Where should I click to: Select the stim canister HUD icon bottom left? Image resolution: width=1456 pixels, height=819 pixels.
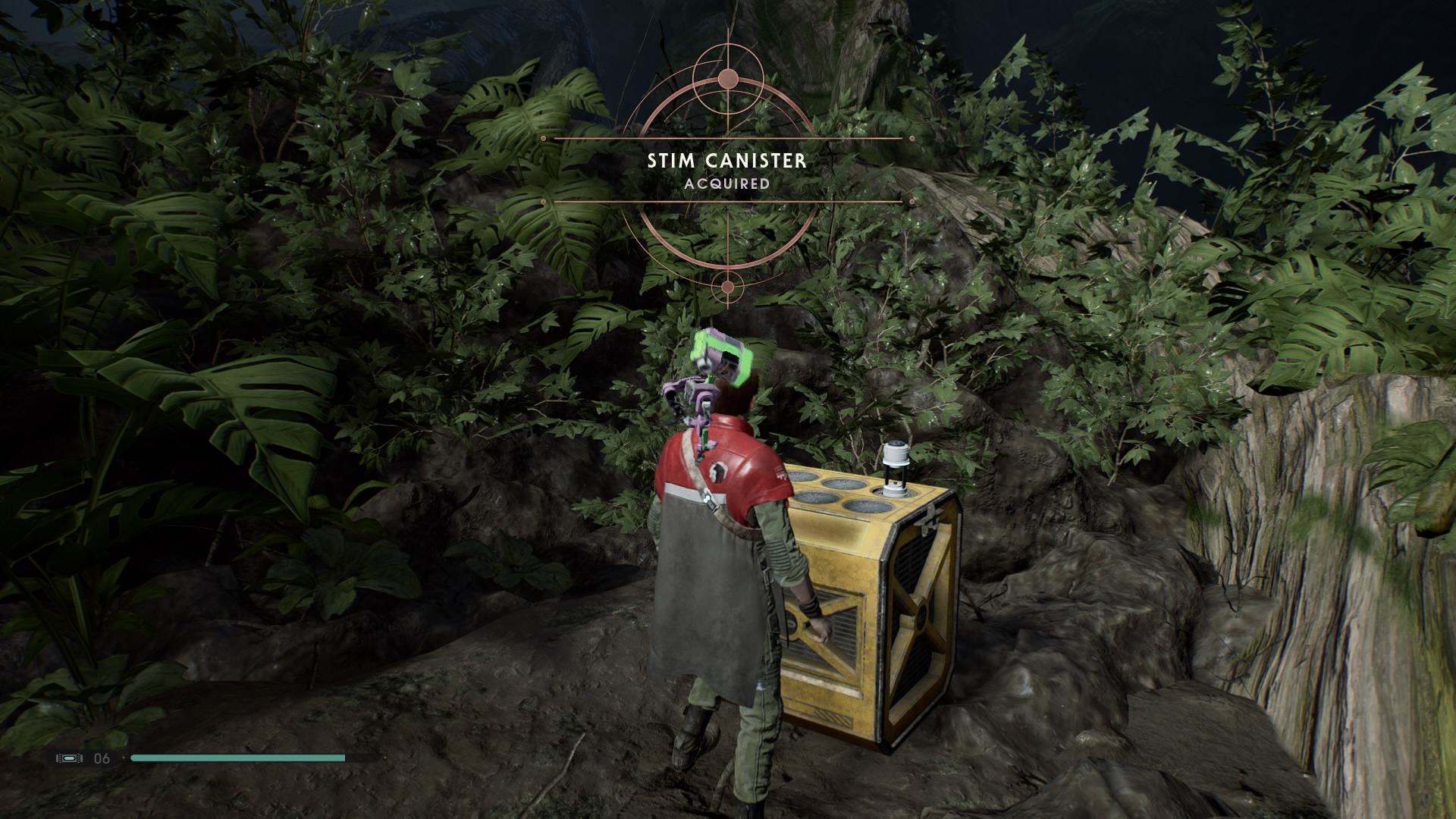pos(69,758)
